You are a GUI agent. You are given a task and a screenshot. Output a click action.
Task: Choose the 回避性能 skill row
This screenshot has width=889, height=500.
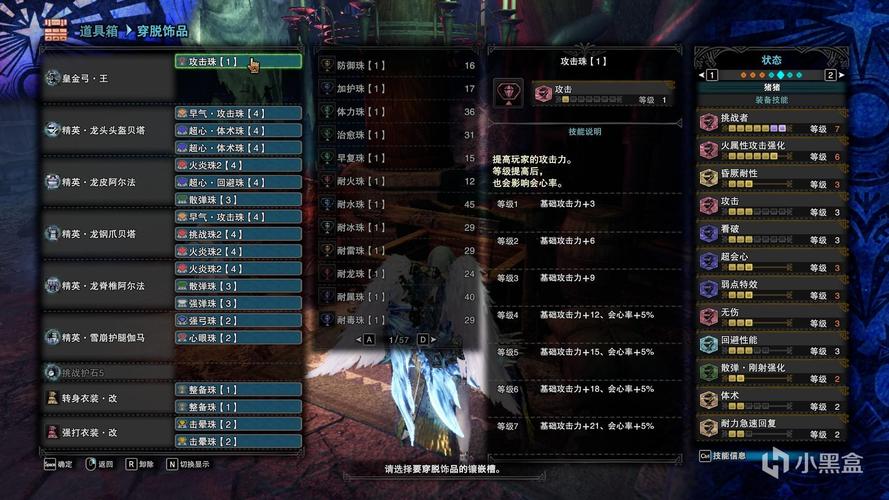[x=771, y=345]
